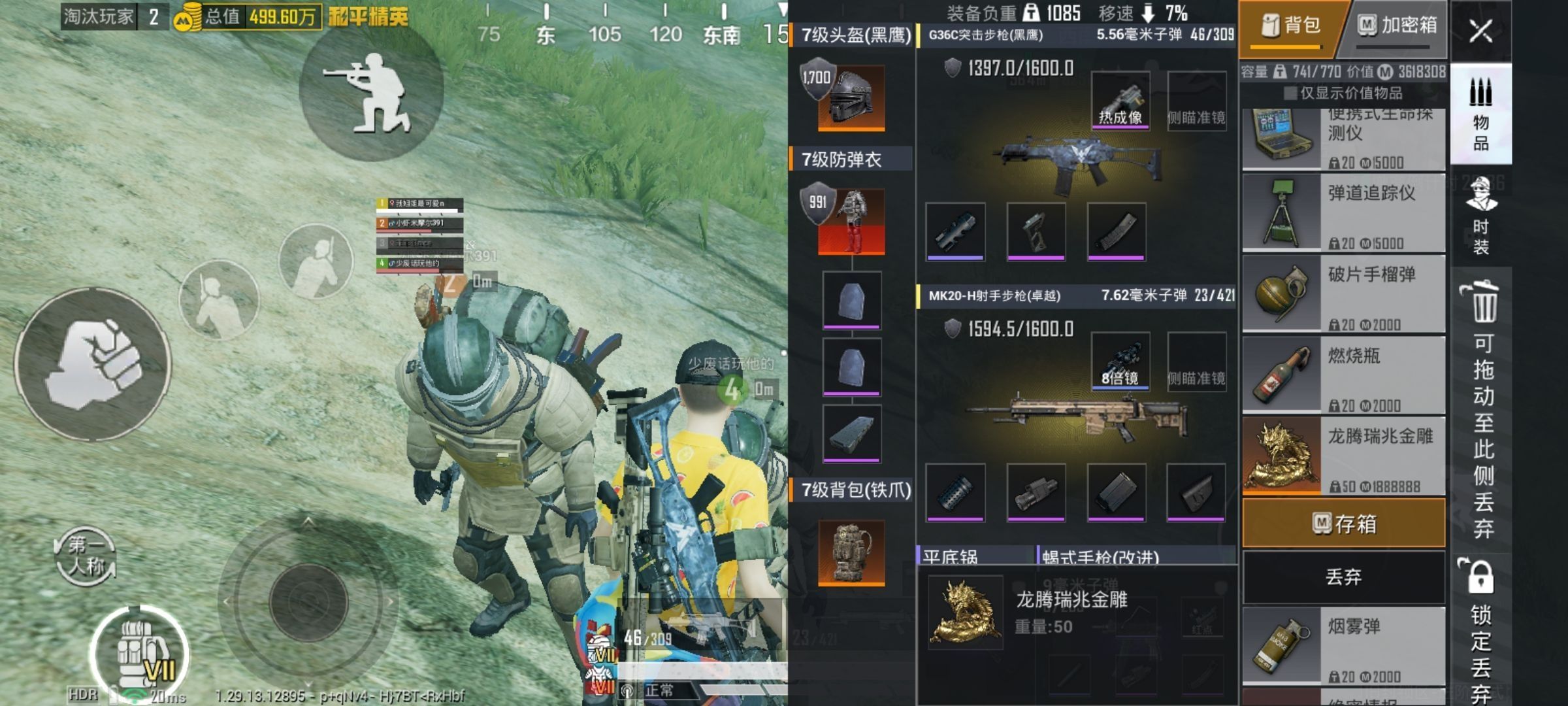Choose the 8倍镜 scope on MK20-H
The width and height of the screenshot is (1568, 706).
click(x=1120, y=361)
